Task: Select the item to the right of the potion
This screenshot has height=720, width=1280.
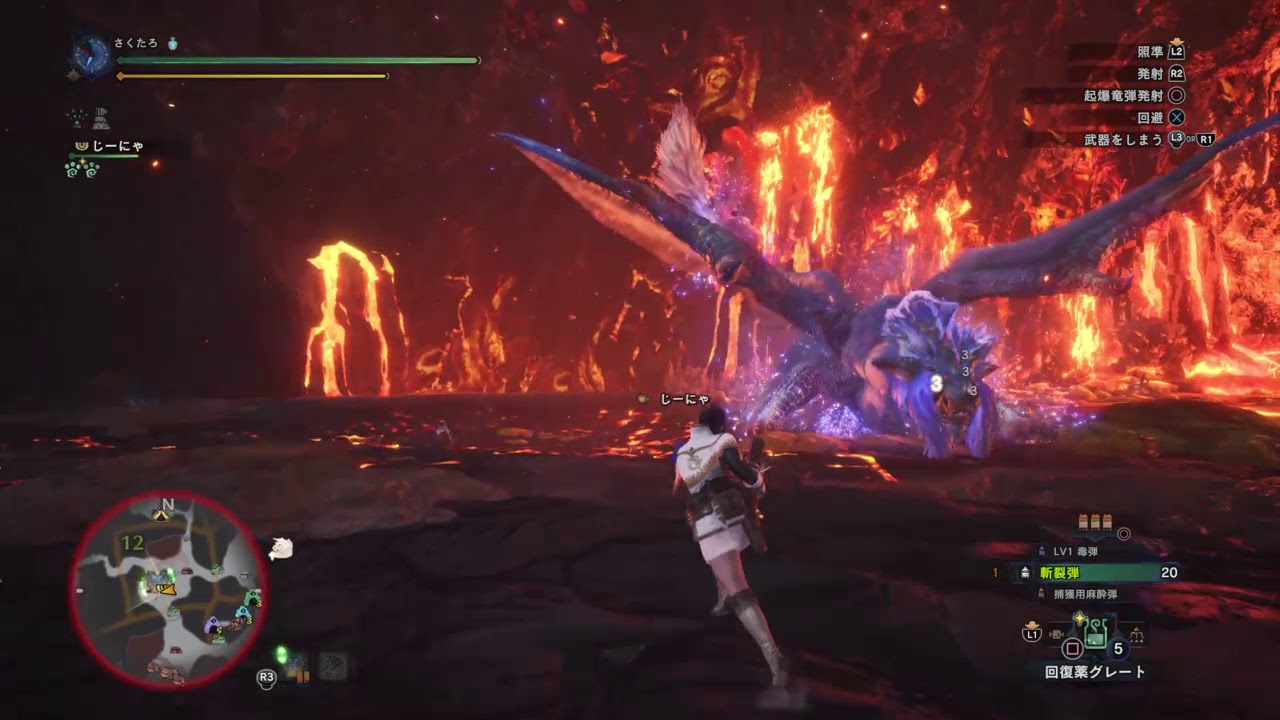Action: (x=1136, y=634)
